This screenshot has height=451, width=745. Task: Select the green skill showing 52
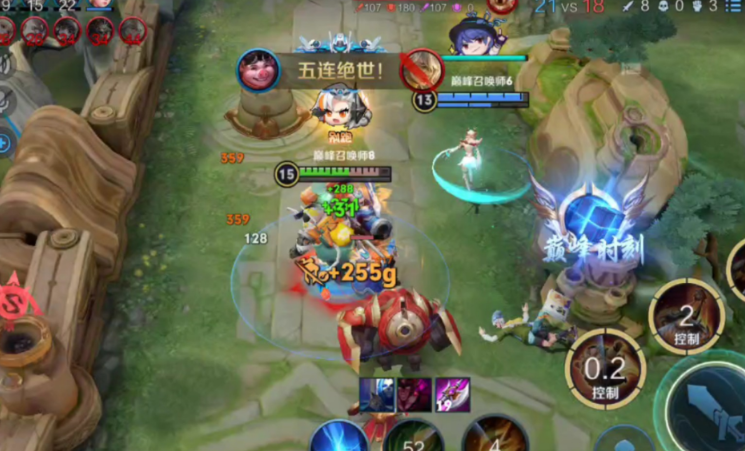coord(413,438)
